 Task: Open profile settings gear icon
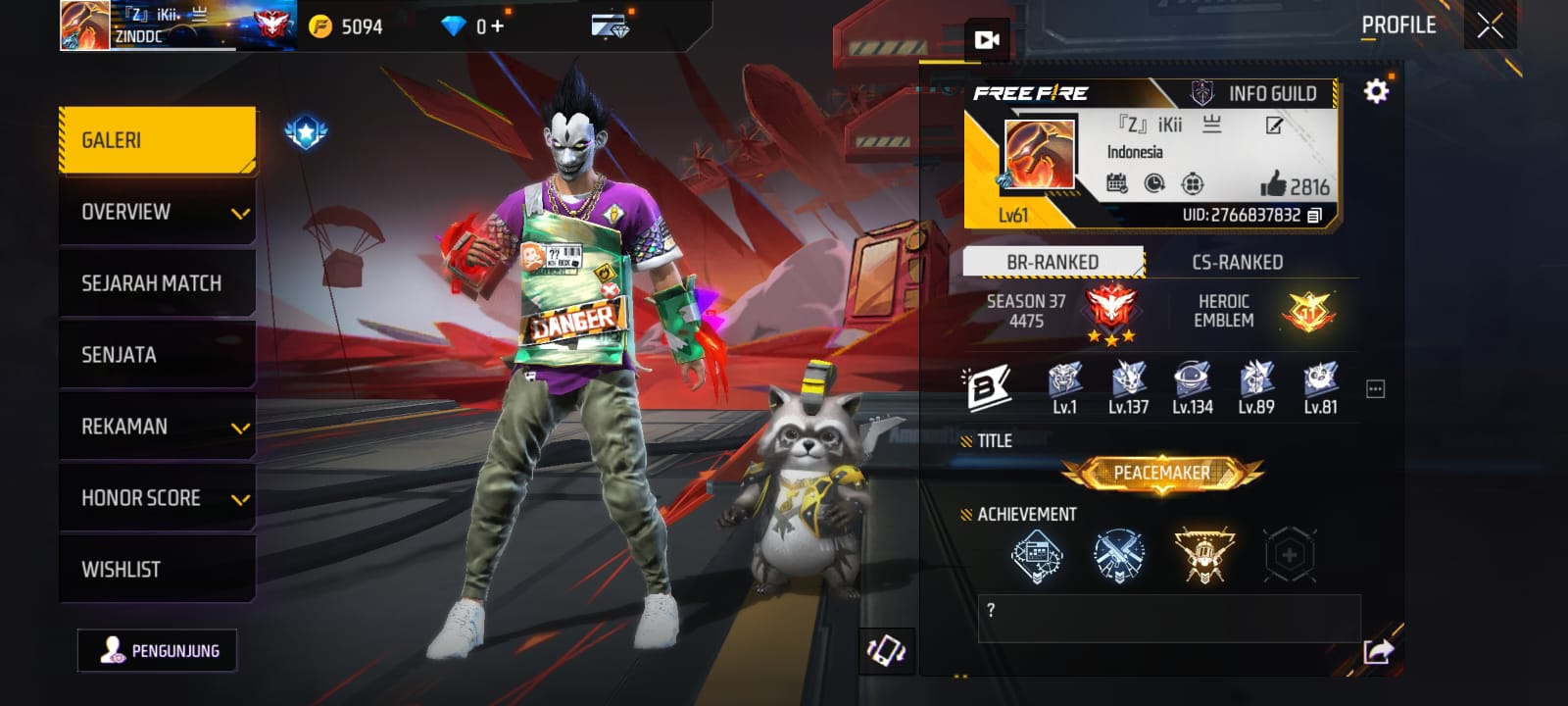tap(1376, 92)
